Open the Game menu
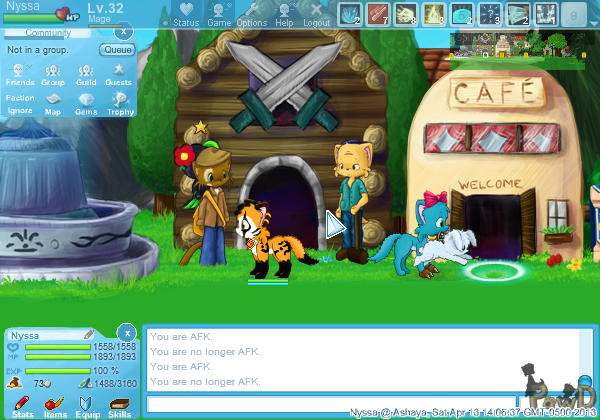 pos(219,13)
